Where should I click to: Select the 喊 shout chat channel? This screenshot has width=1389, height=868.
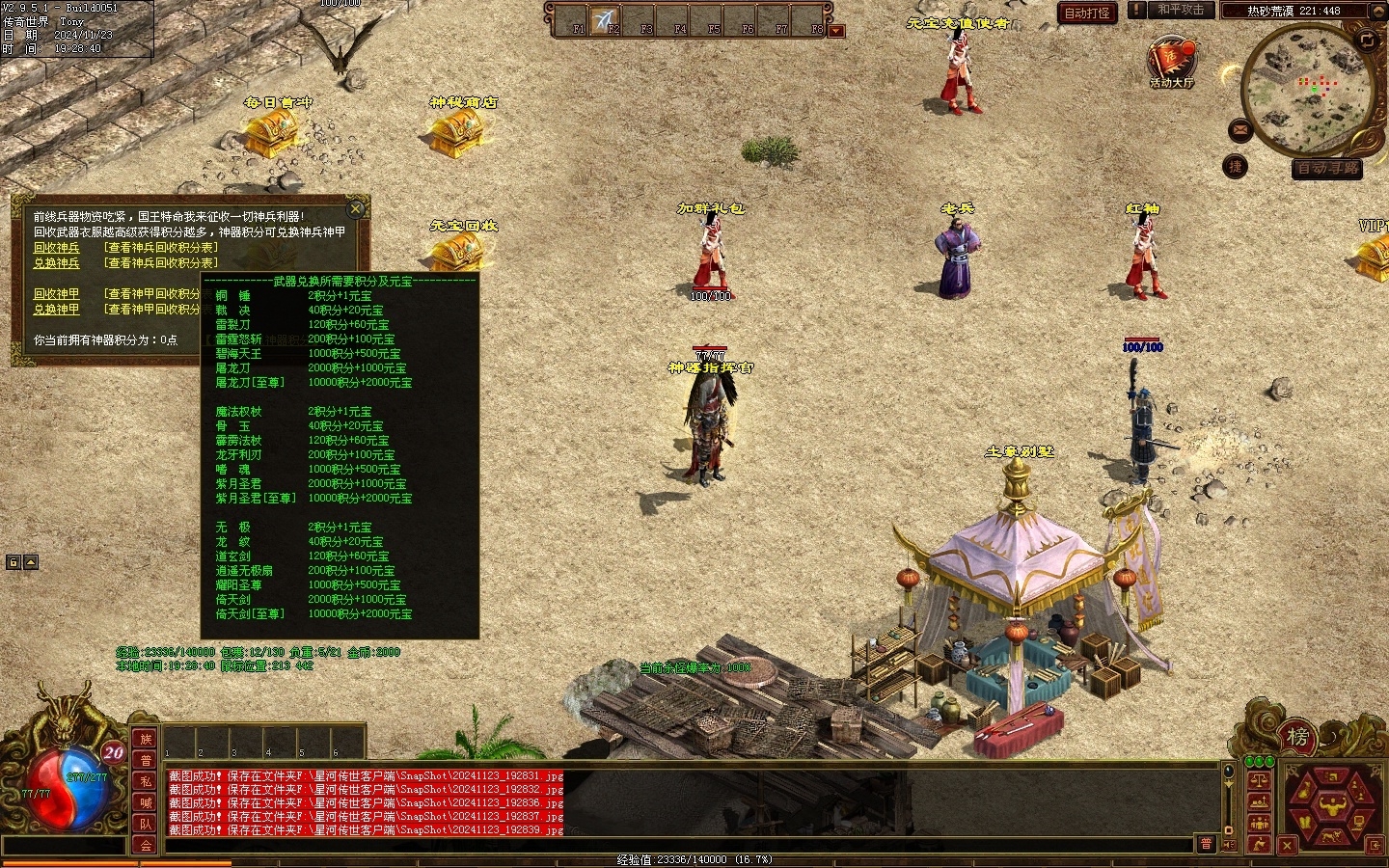pyautogui.click(x=146, y=802)
